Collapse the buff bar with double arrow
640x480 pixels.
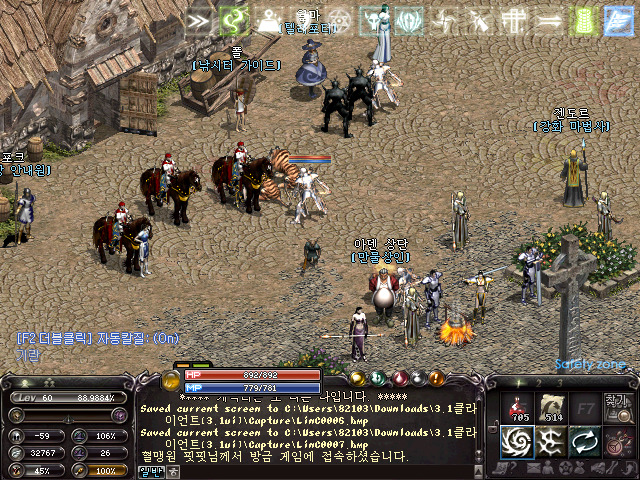point(199,20)
